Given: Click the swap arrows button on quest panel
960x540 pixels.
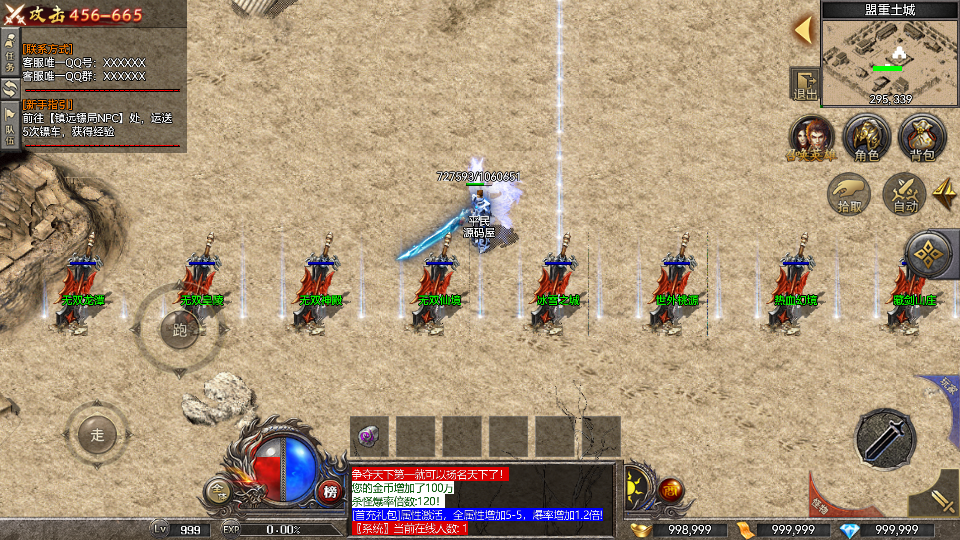Looking at the screenshot, I should click(10, 89).
